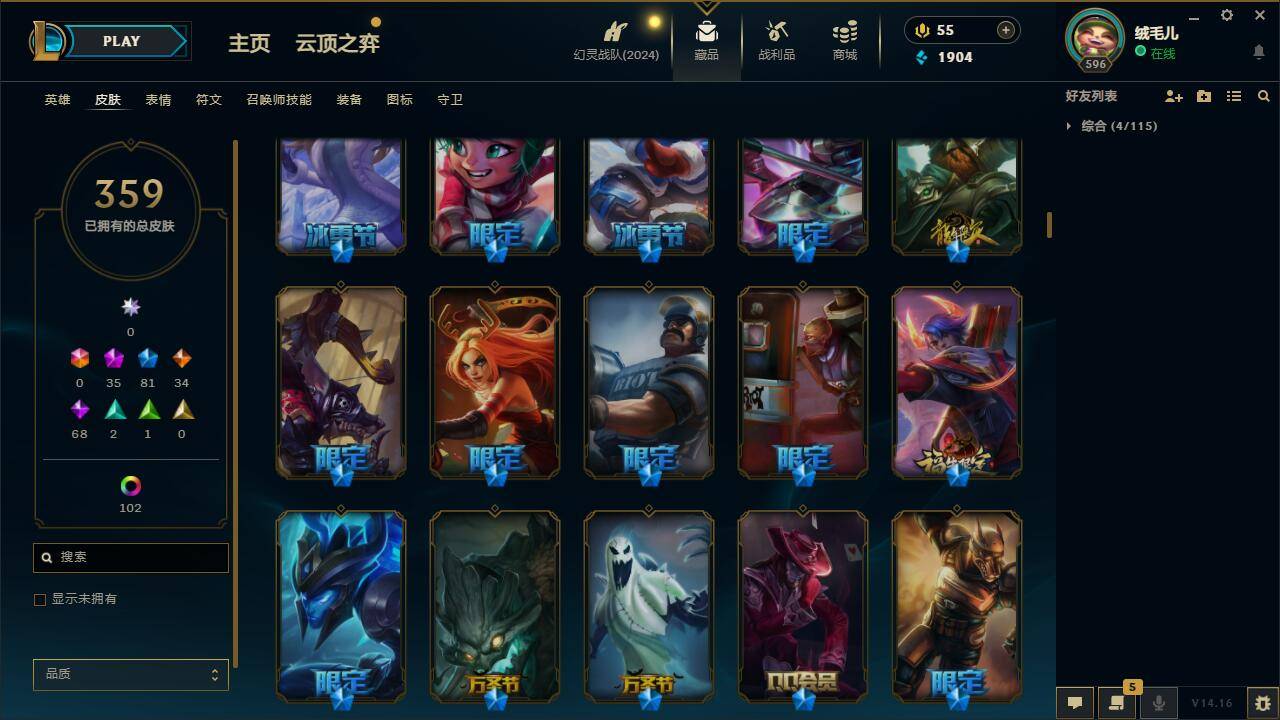Screen dimensions: 1280x720
Task: Open the friend search magnifier icon
Action: coord(1264,96)
